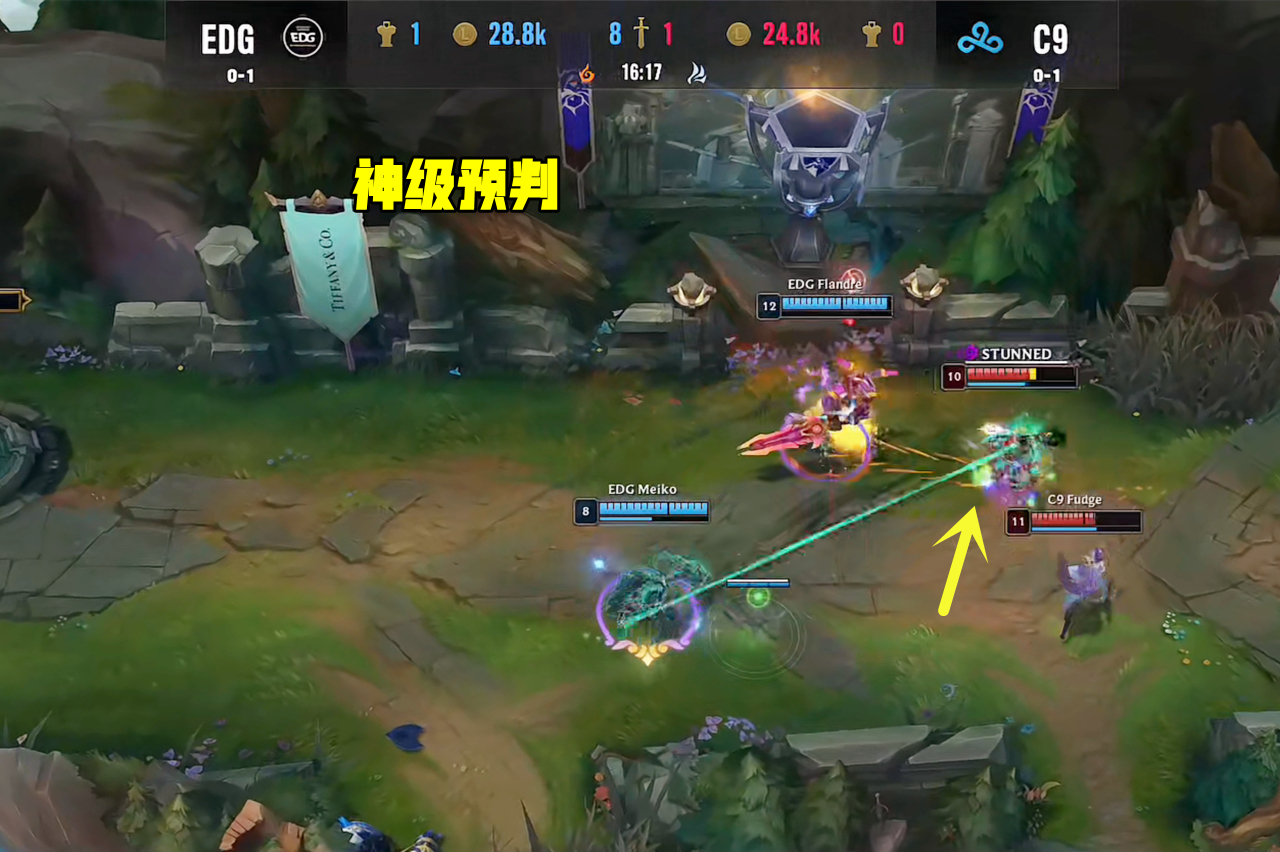Click the EDG team logo badge

[x=301, y=38]
